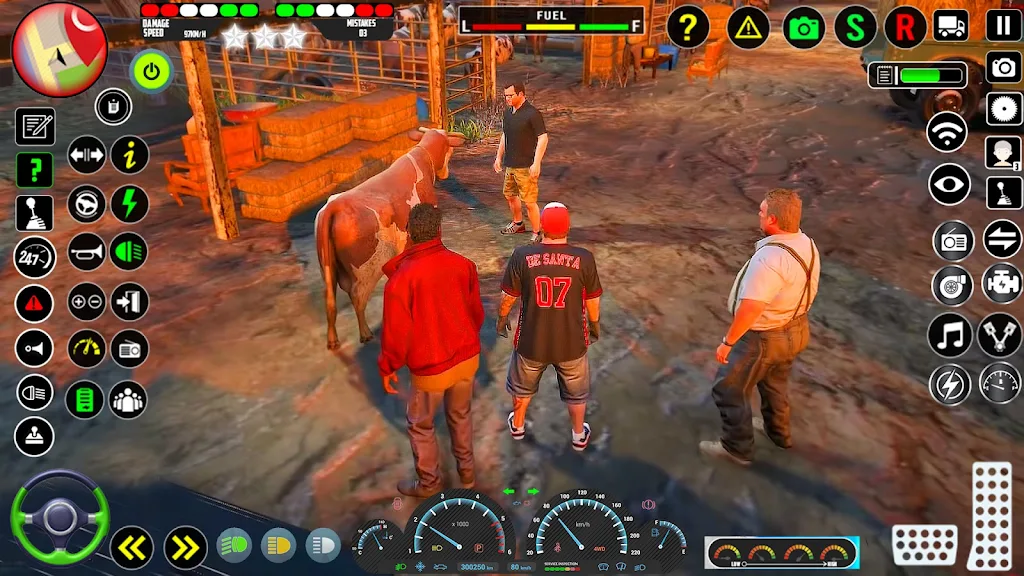Tap the green S button
Viewport: 1024px width, 576px height.
click(855, 27)
